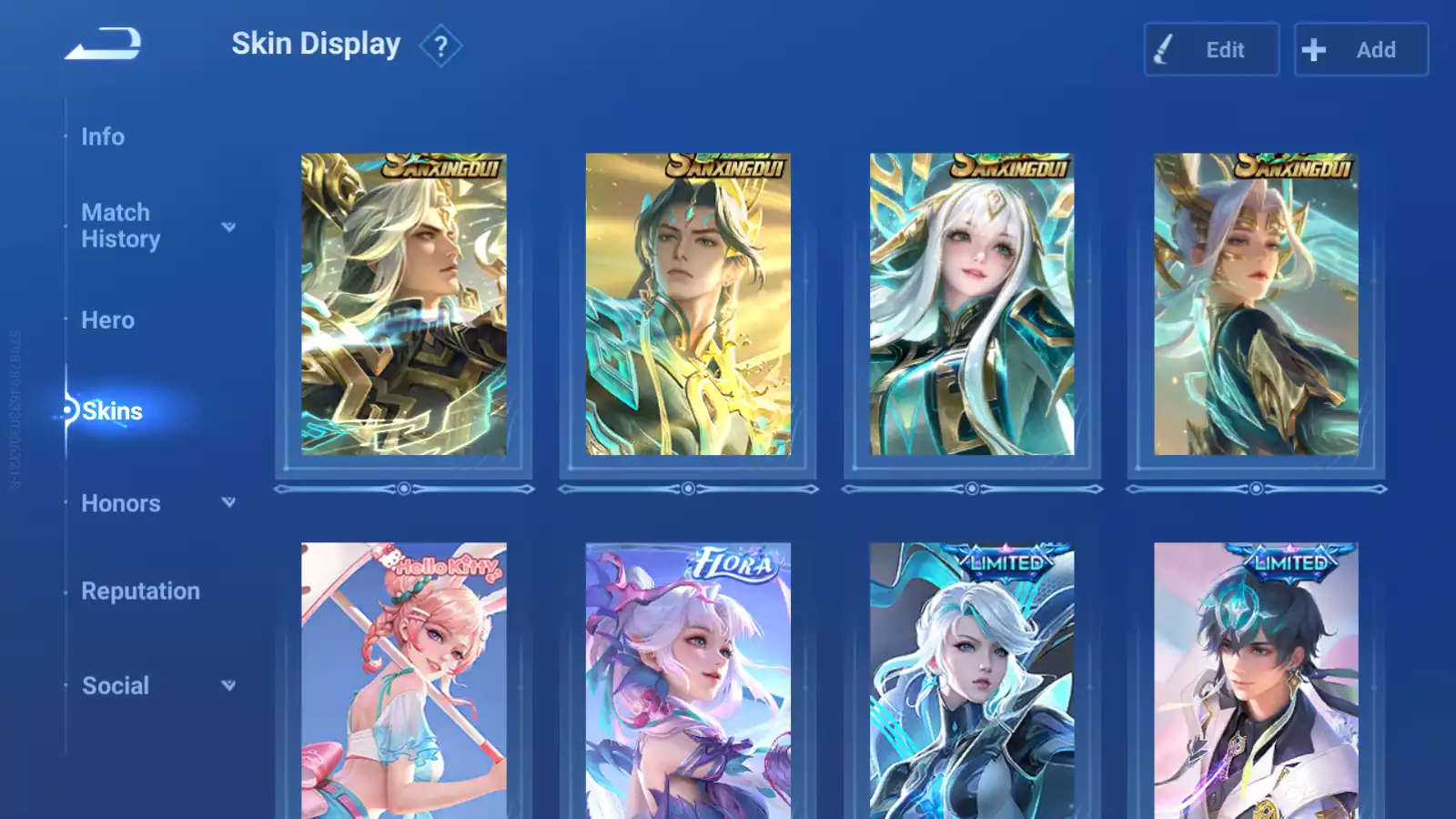Expand the Match History dropdown arrow
This screenshot has height=819, width=1456.
pos(228,227)
